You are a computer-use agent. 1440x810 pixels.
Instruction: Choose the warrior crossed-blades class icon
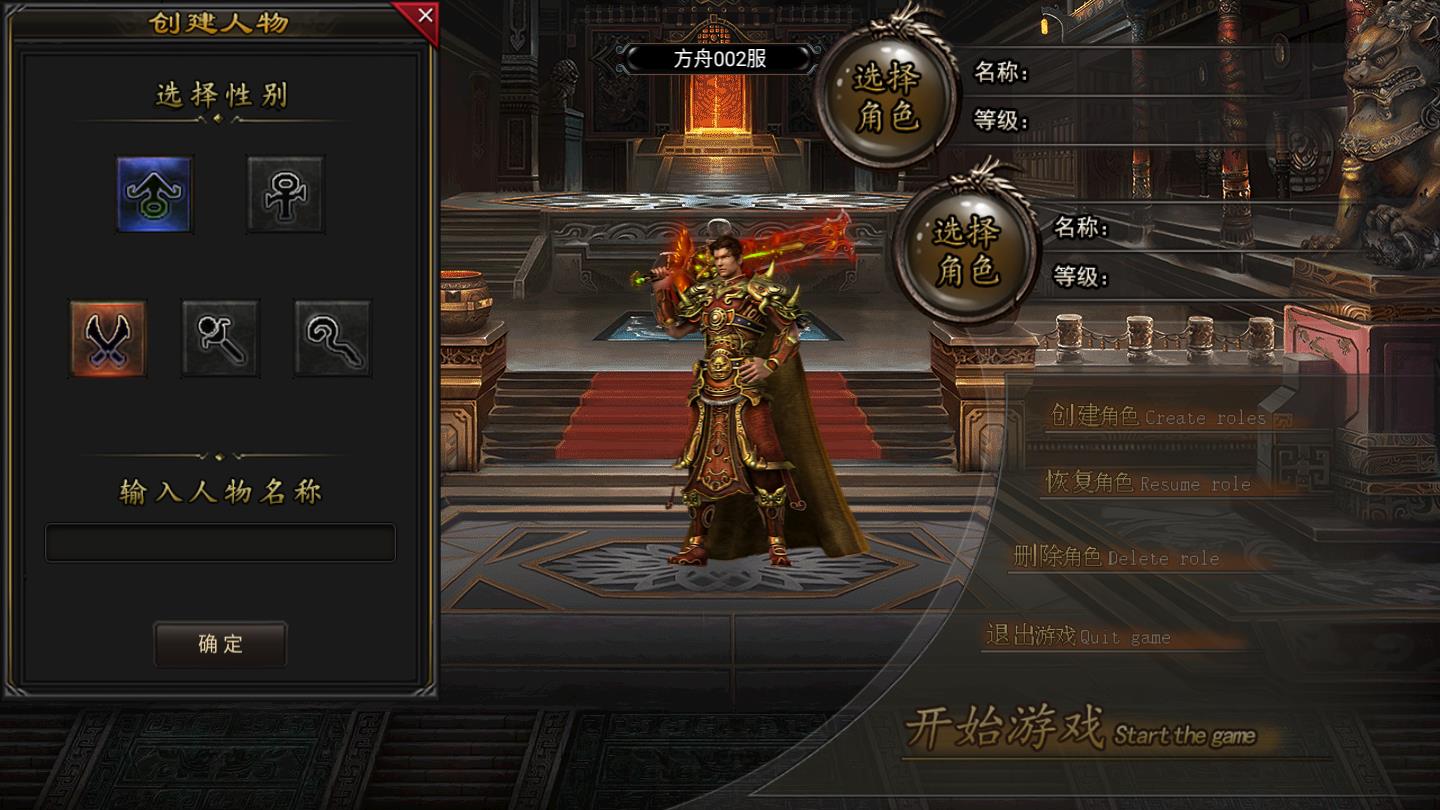[108, 339]
